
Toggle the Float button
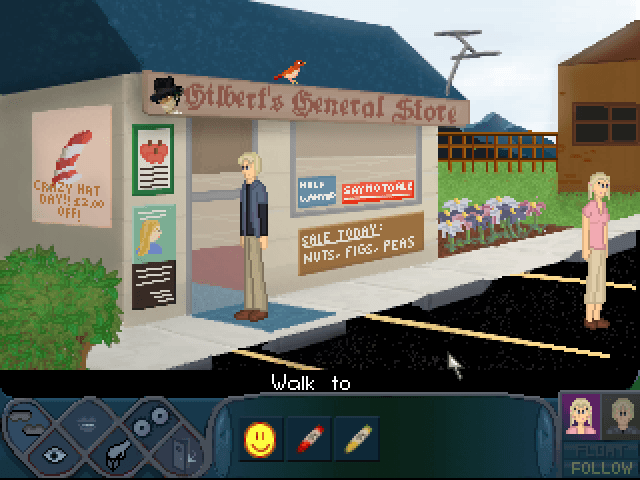(x=600, y=452)
